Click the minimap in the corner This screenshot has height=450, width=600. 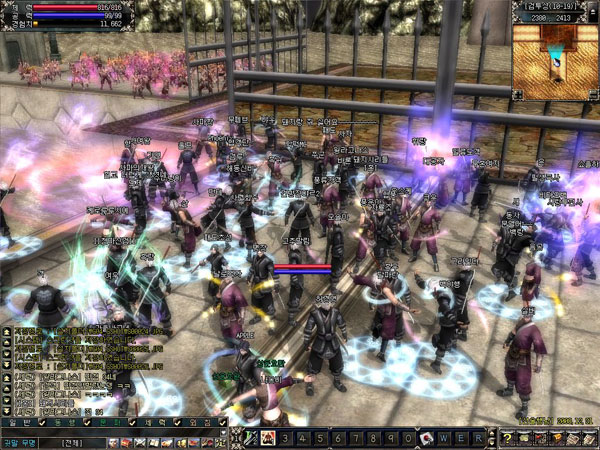pos(553,62)
